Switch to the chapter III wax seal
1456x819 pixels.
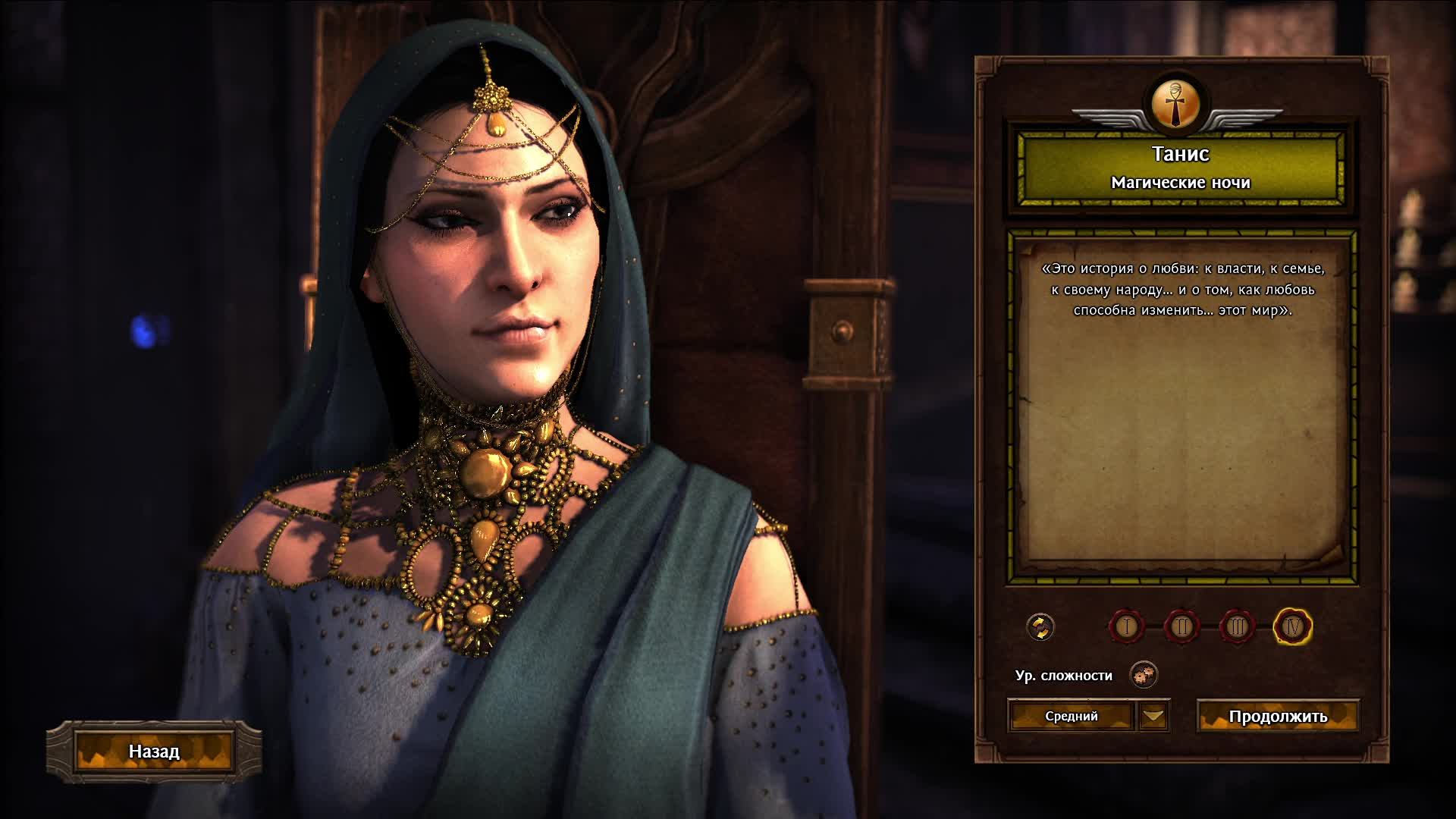click(1237, 627)
